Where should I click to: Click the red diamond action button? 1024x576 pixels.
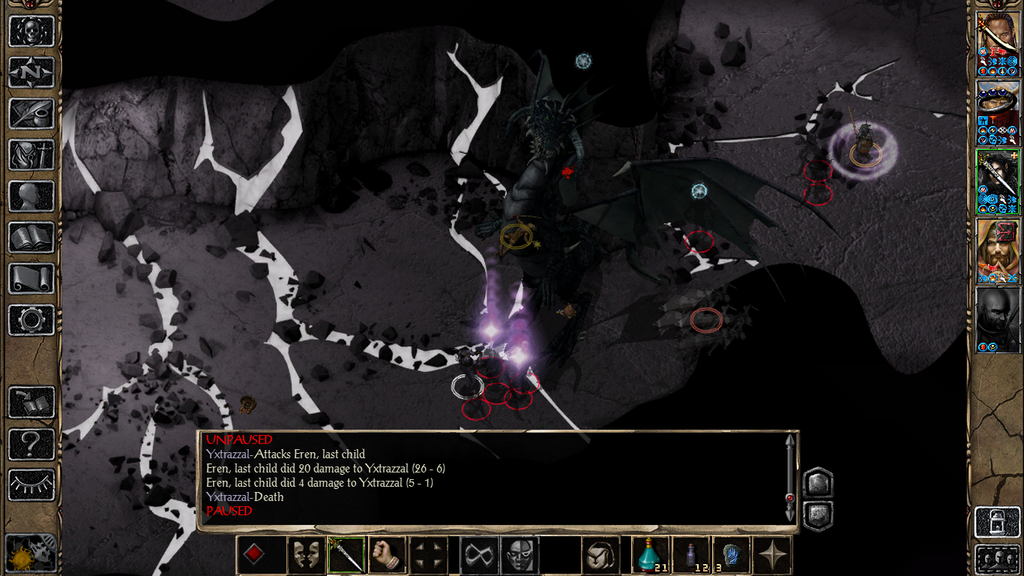coord(254,555)
